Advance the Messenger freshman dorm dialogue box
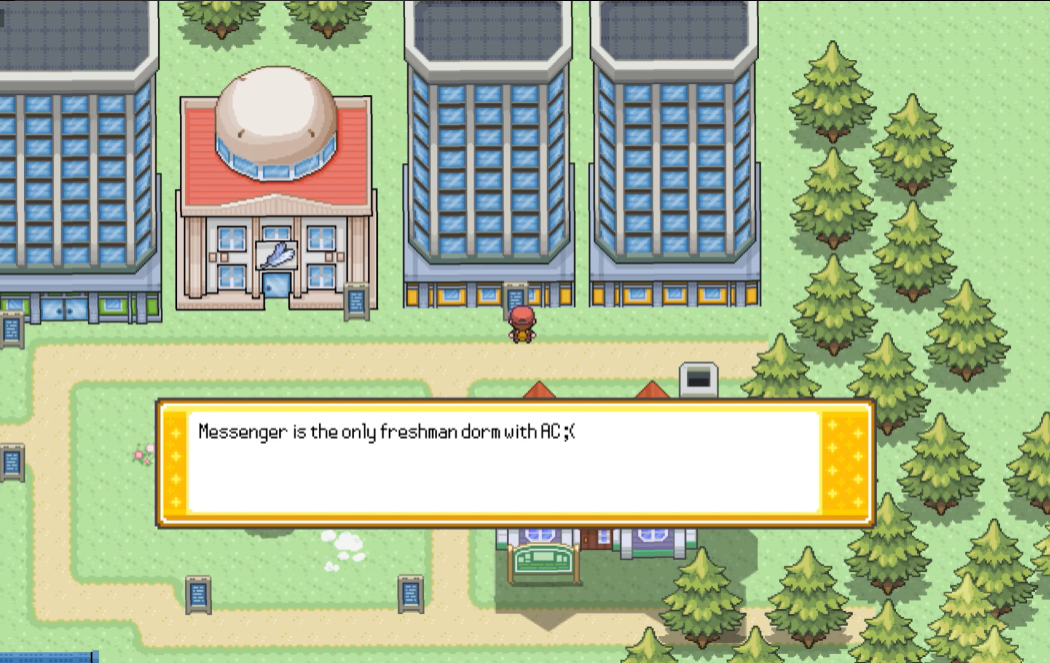The image size is (1050, 663). coord(515,463)
